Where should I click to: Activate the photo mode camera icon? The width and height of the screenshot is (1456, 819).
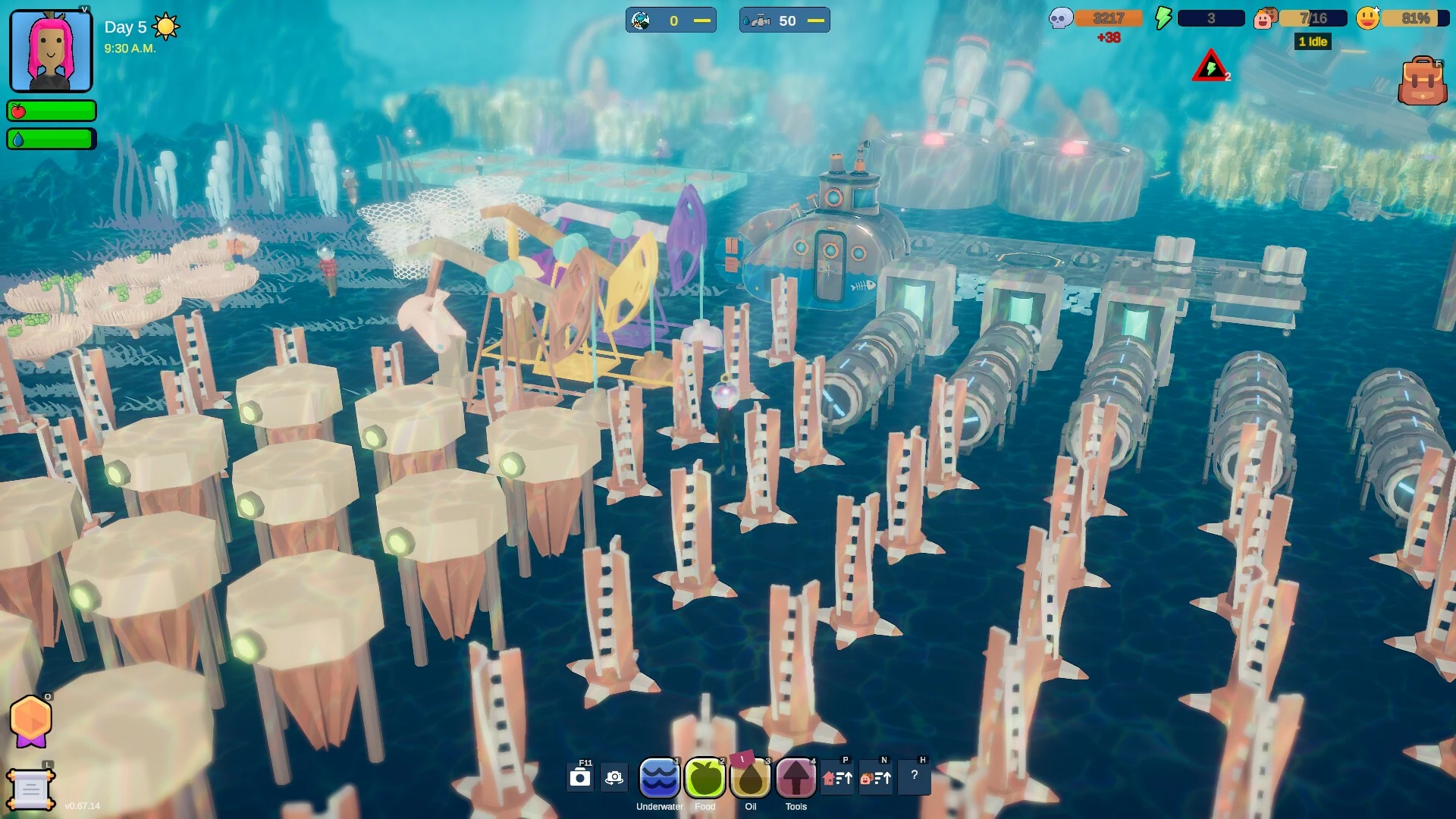613,777
